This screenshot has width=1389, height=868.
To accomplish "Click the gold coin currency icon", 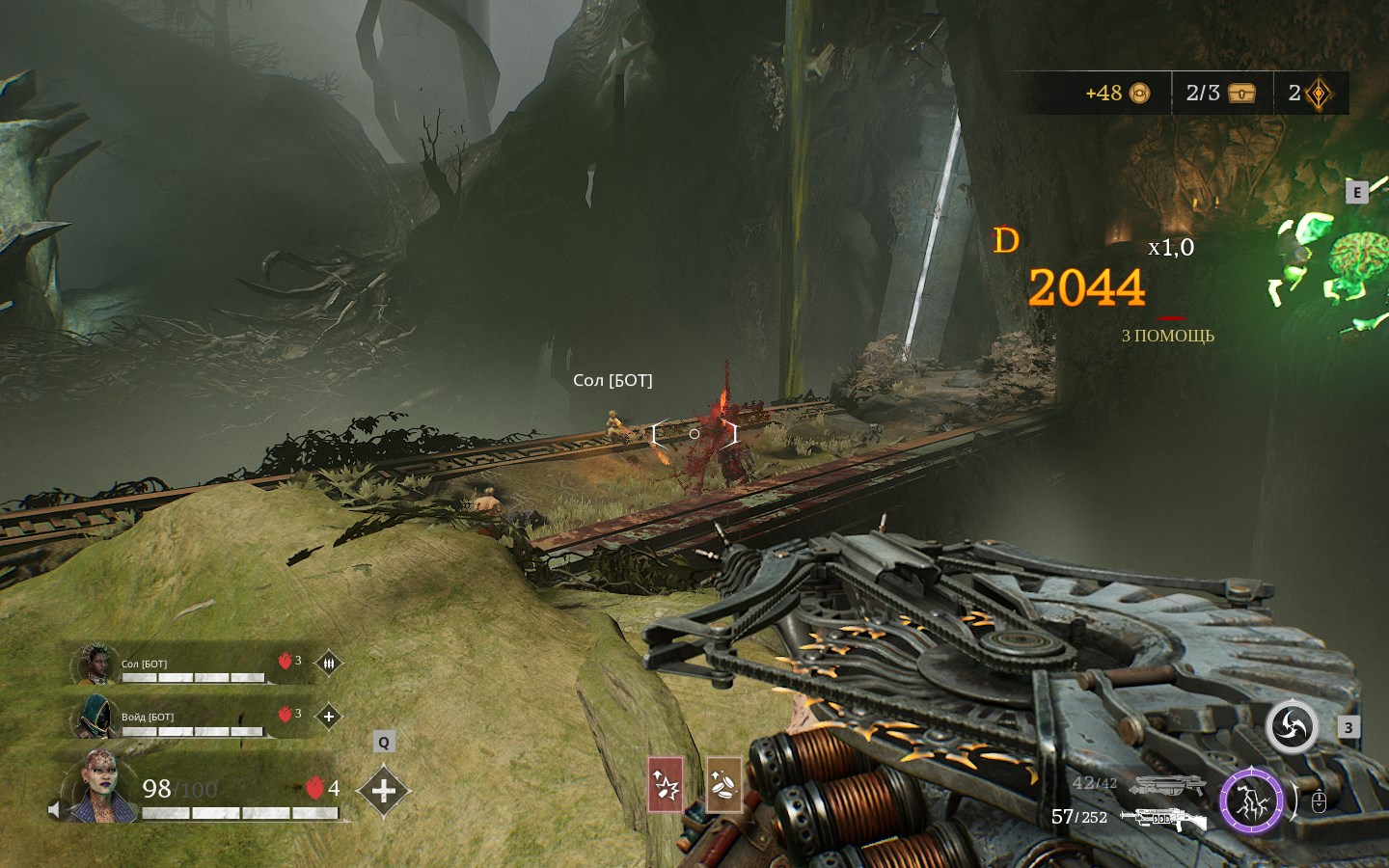I will (1139, 94).
